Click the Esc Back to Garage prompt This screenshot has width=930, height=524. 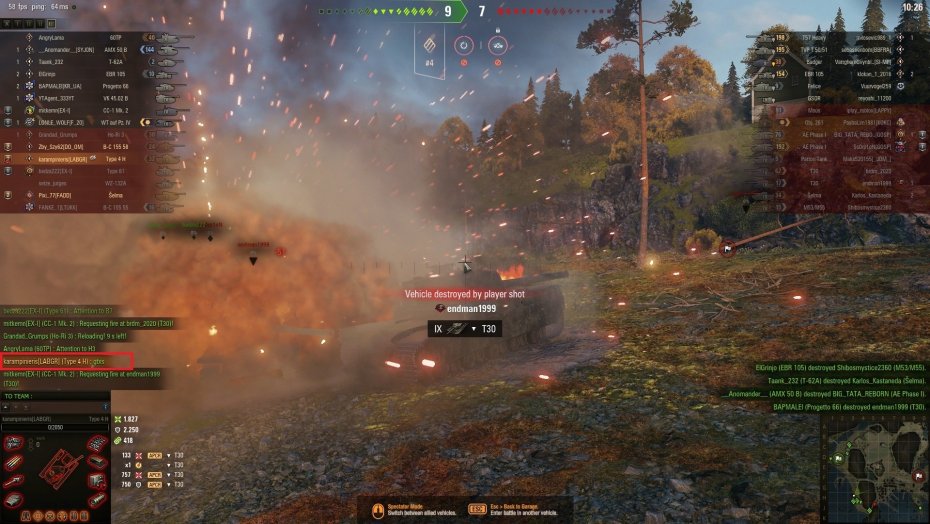click(520, 510)
